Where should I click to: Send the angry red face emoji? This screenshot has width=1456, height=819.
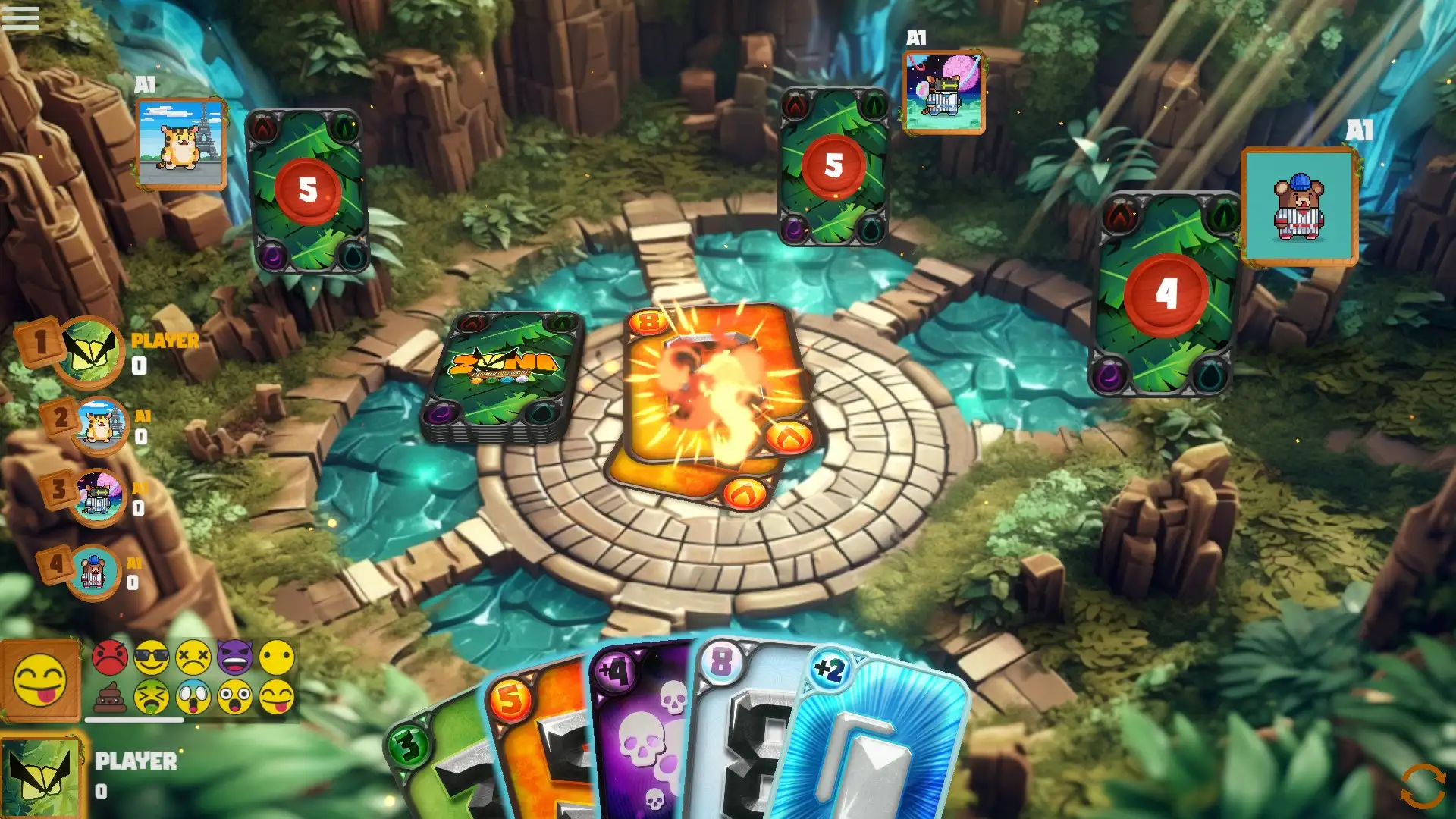pos(110,657)
